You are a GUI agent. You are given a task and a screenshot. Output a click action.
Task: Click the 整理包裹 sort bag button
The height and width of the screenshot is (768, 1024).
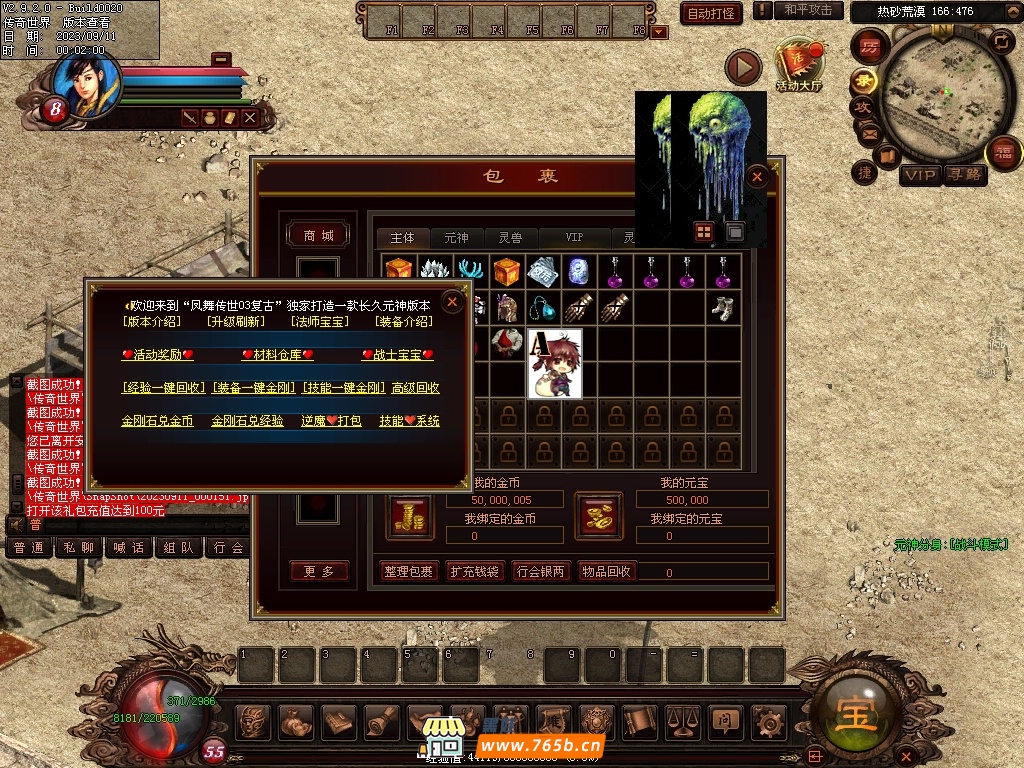(409, 571)
